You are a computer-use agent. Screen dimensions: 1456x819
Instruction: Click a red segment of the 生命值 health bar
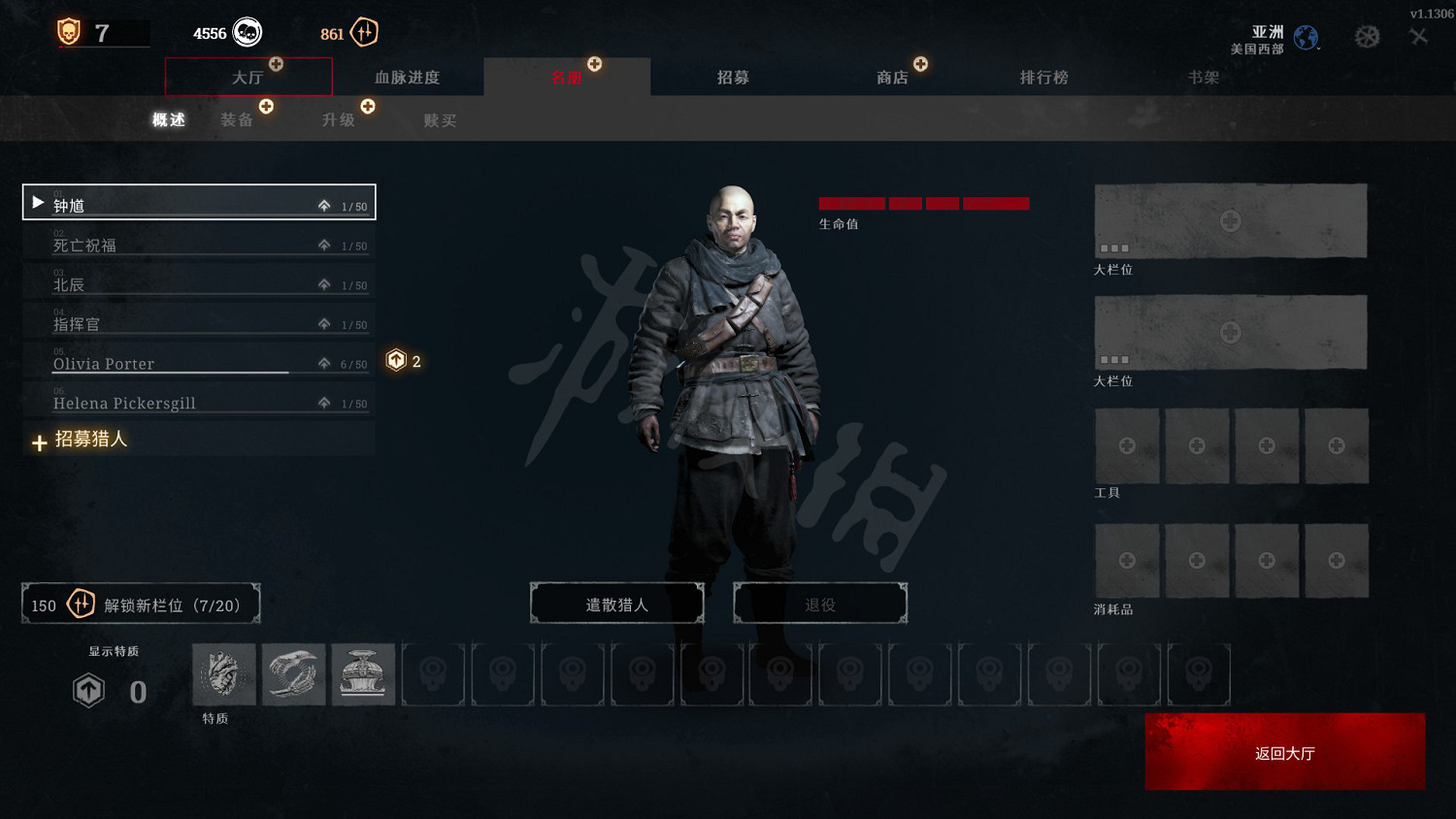(x=852, y=204)
